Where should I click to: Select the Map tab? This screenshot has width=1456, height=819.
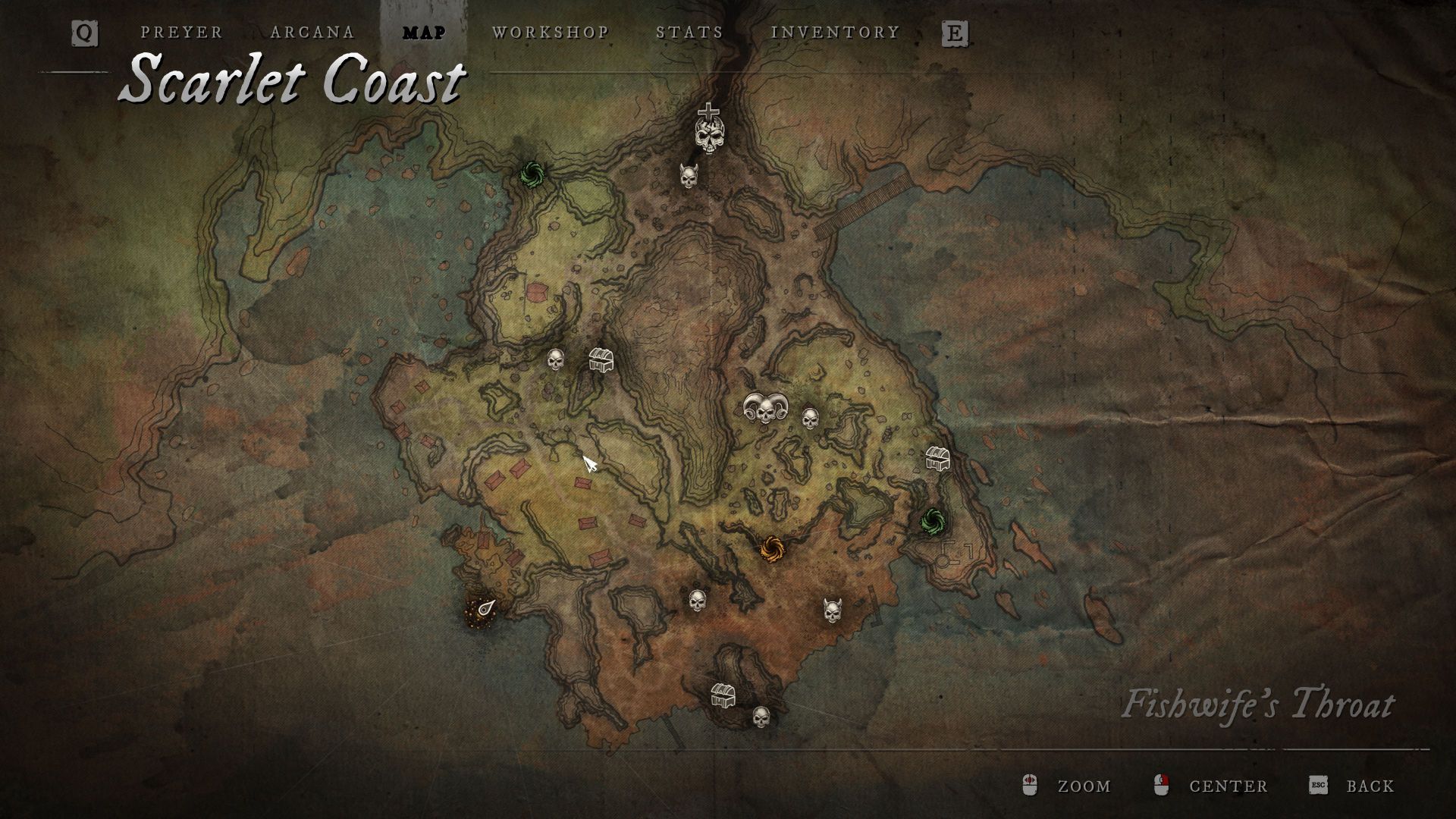point(424,33)
